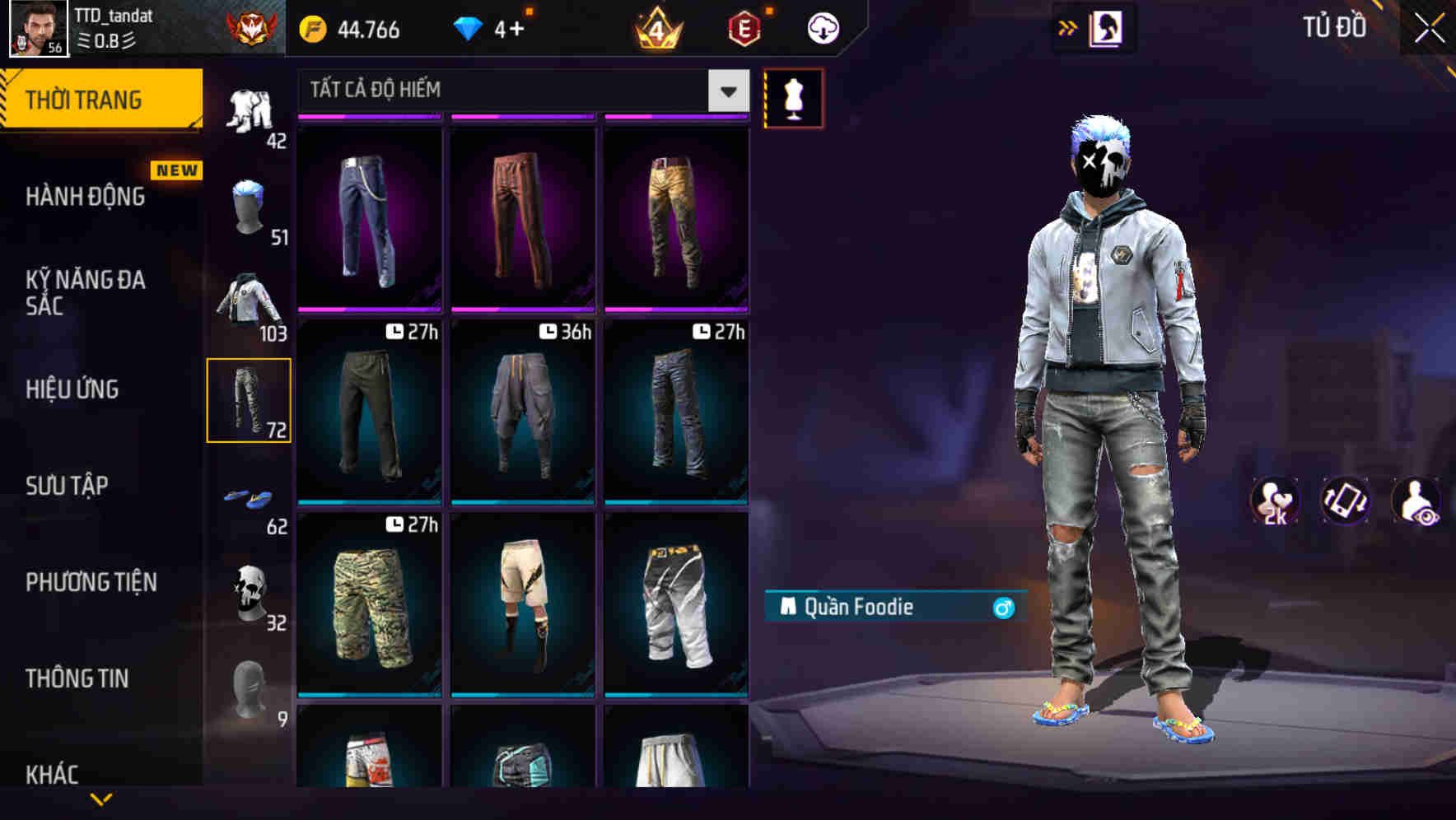Open the character portrait icon near TỦ ĐỒ
This screenshot has height=820, width=1456.
(1106, 27)
